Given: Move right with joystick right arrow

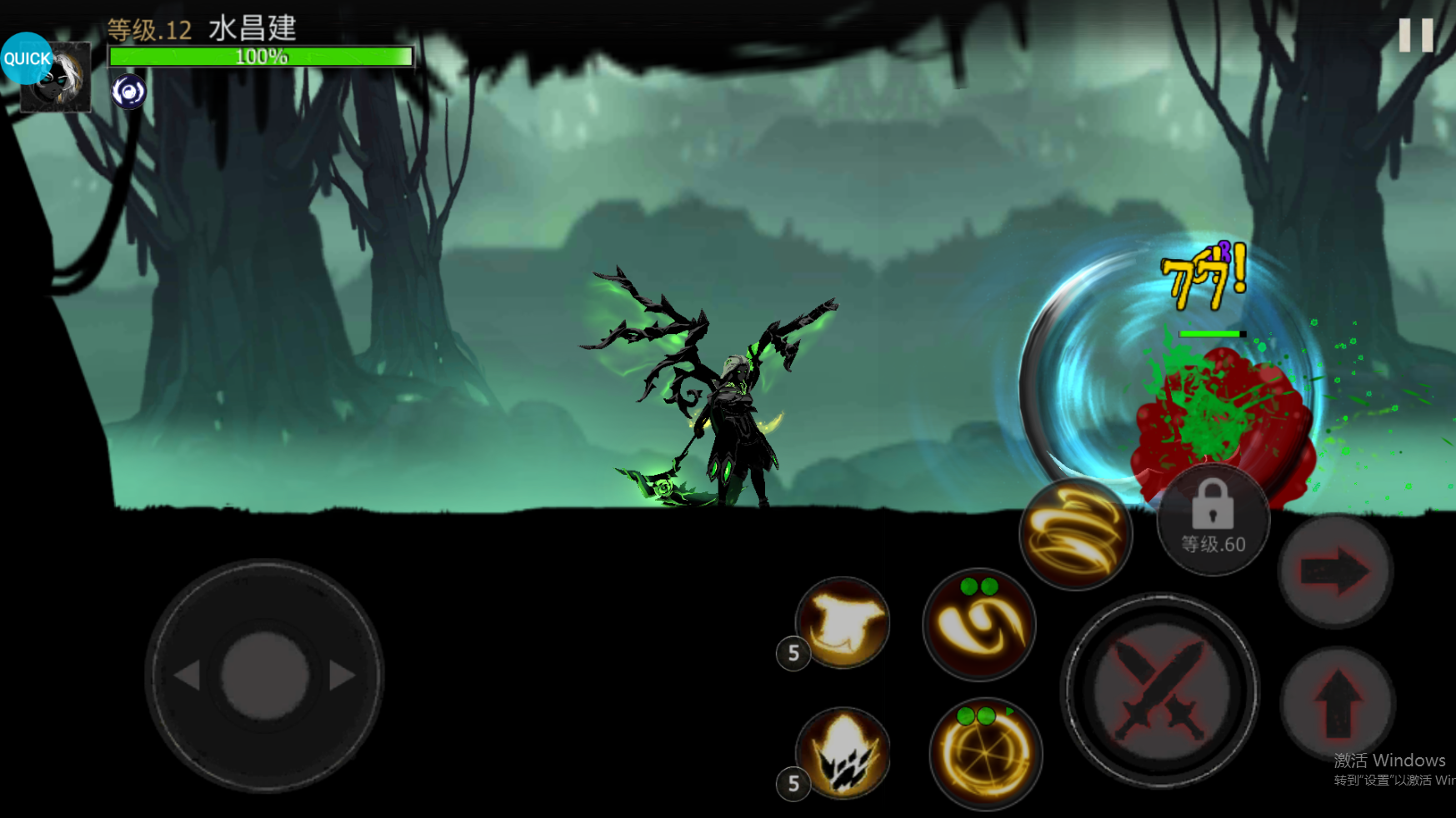Looking at the screenshot, I should [x=342, y=676].
